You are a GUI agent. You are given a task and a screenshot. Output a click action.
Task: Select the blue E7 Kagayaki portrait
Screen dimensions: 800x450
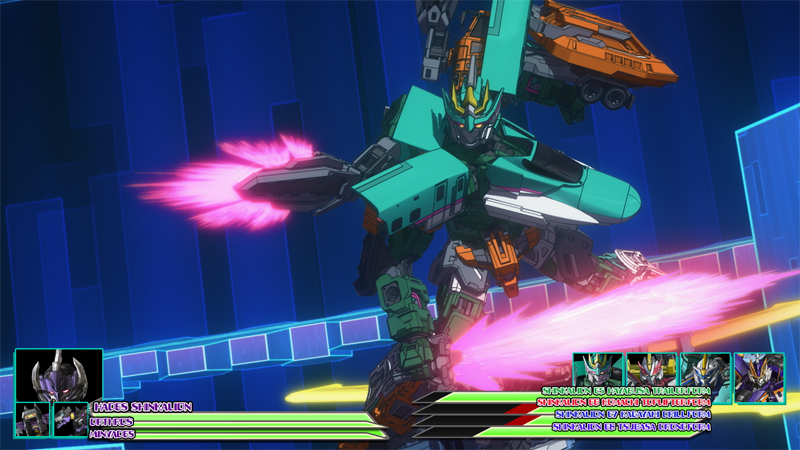(704, 371)
